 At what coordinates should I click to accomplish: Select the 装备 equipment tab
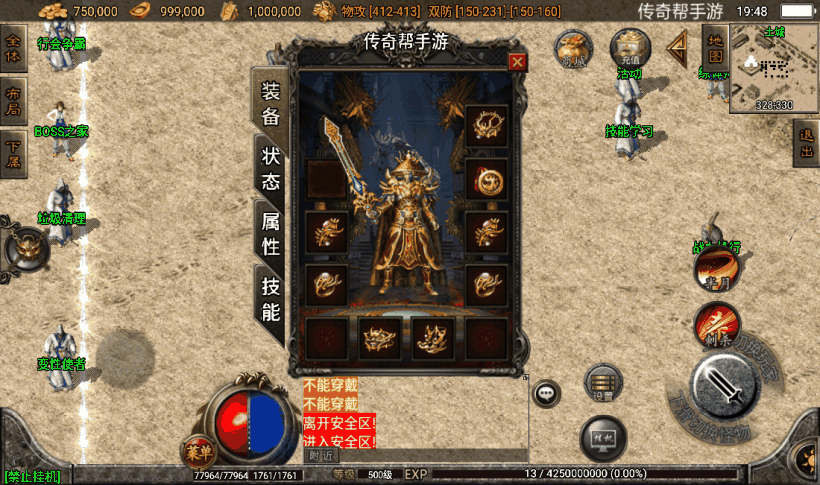(x=271, y=104)
